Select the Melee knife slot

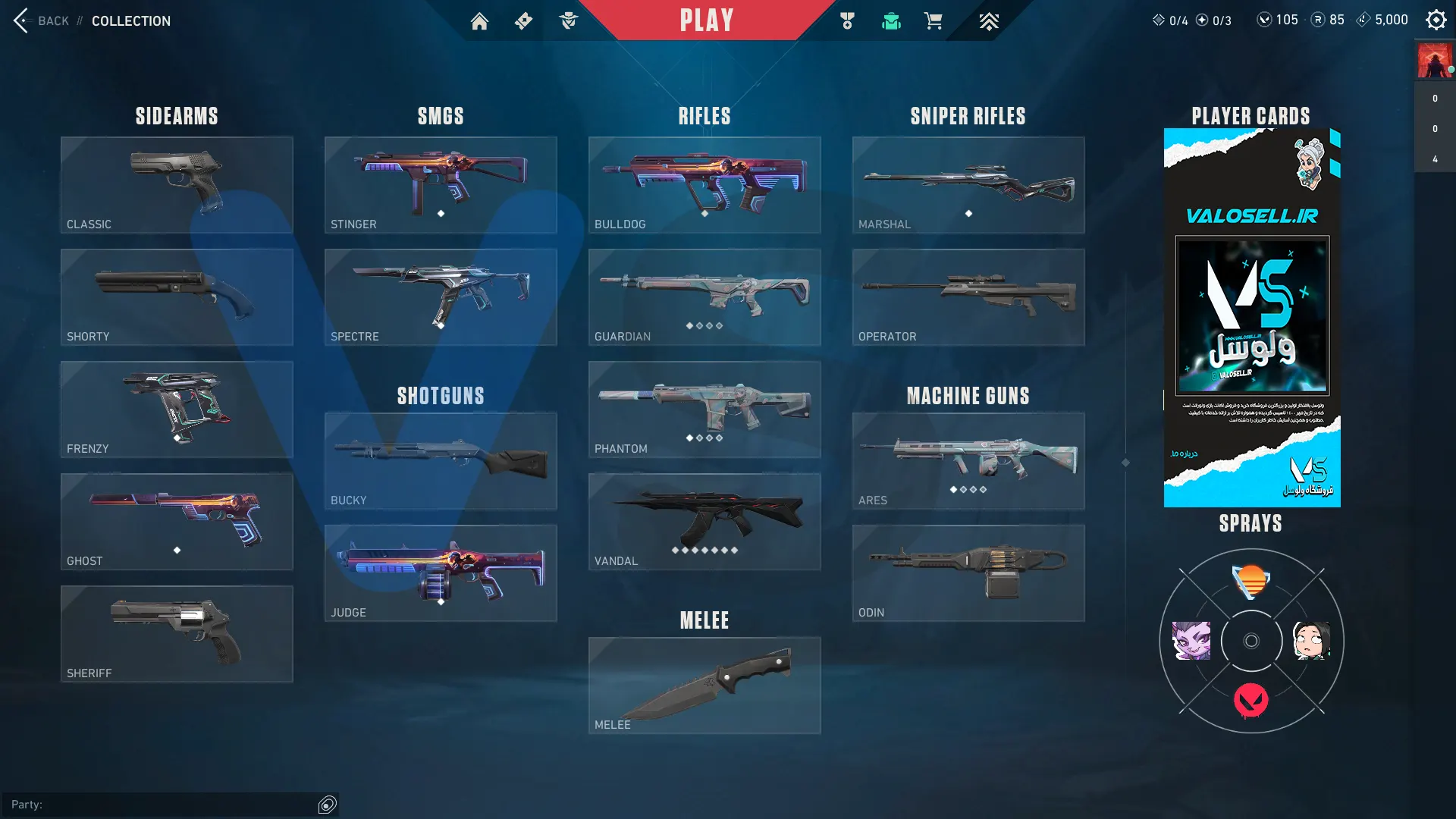pyautogui.click(x=704, y=685)
